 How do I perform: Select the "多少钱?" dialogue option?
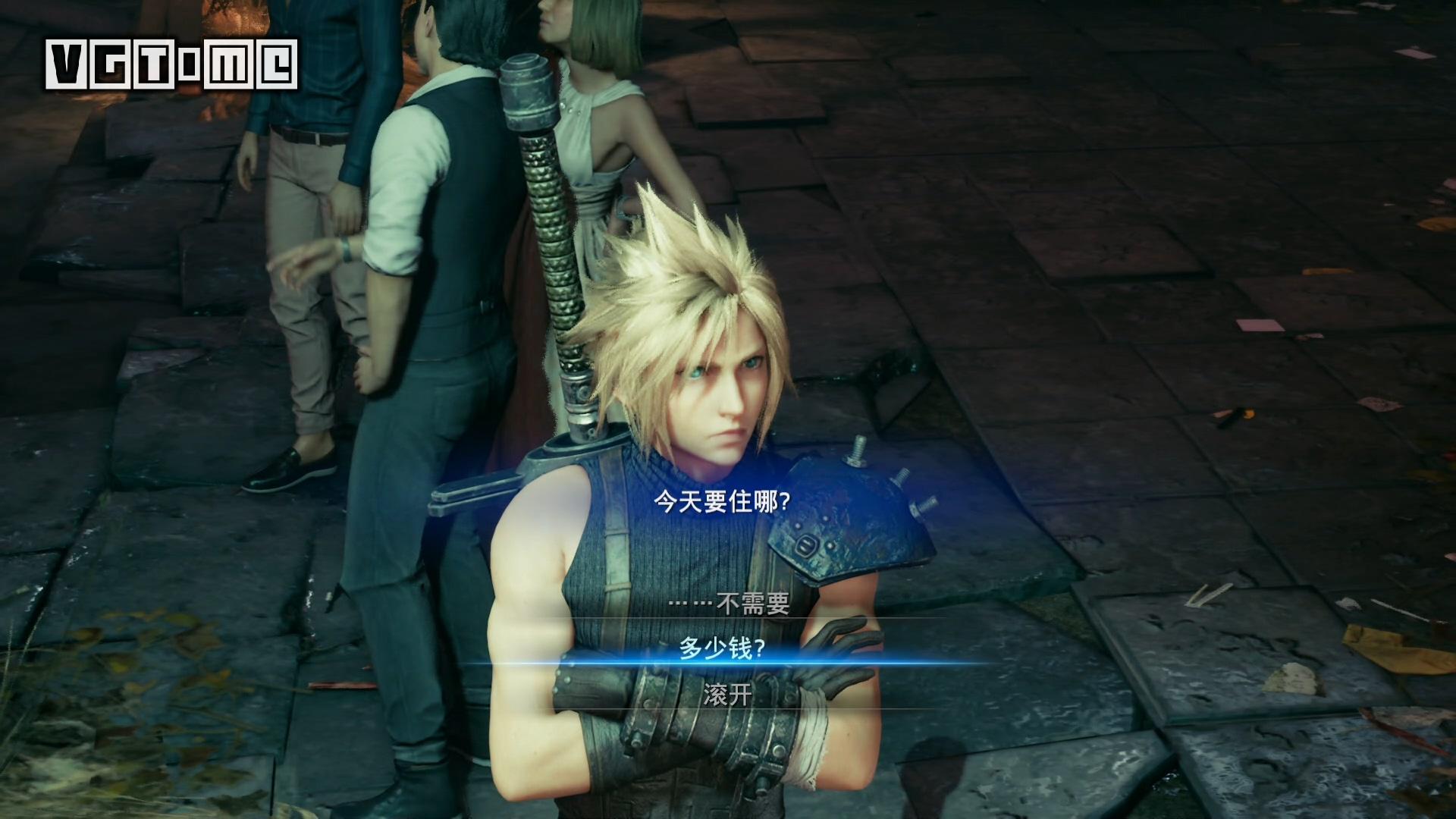721,649
